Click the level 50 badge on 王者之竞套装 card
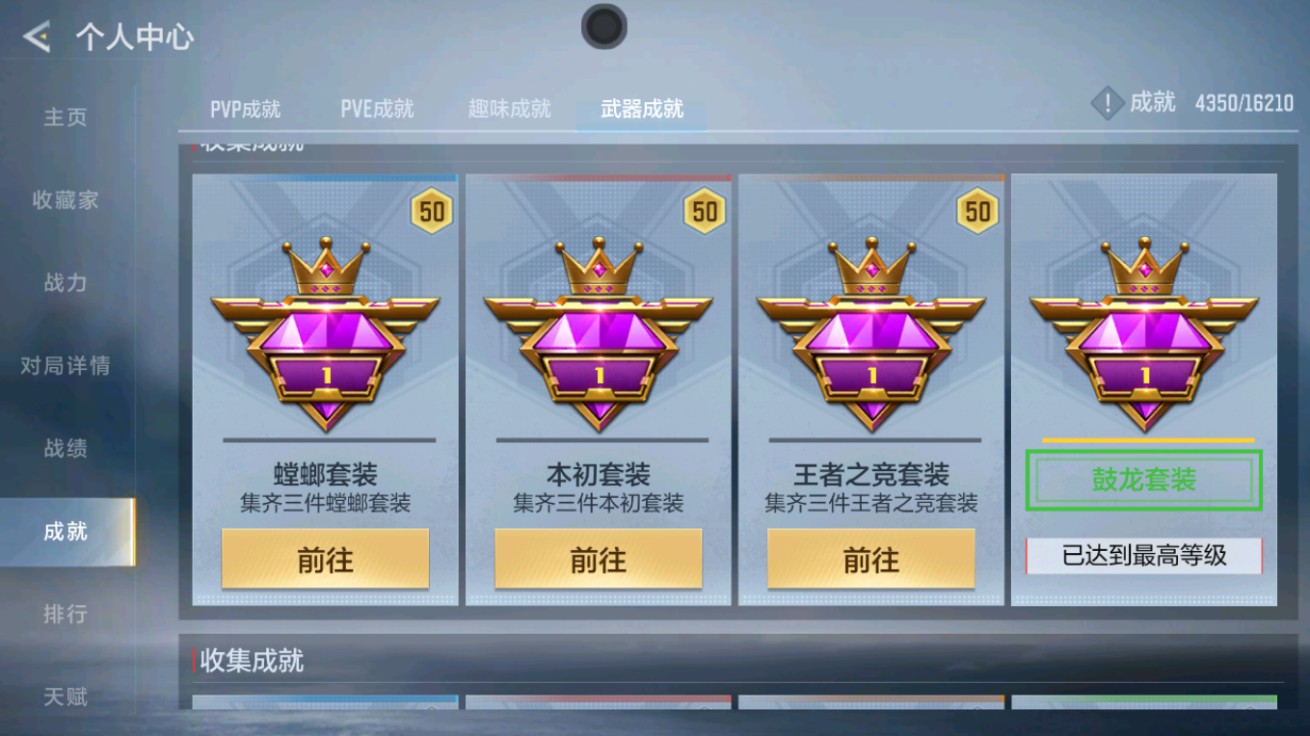1310x736 pixels. (x=978, y=211)
